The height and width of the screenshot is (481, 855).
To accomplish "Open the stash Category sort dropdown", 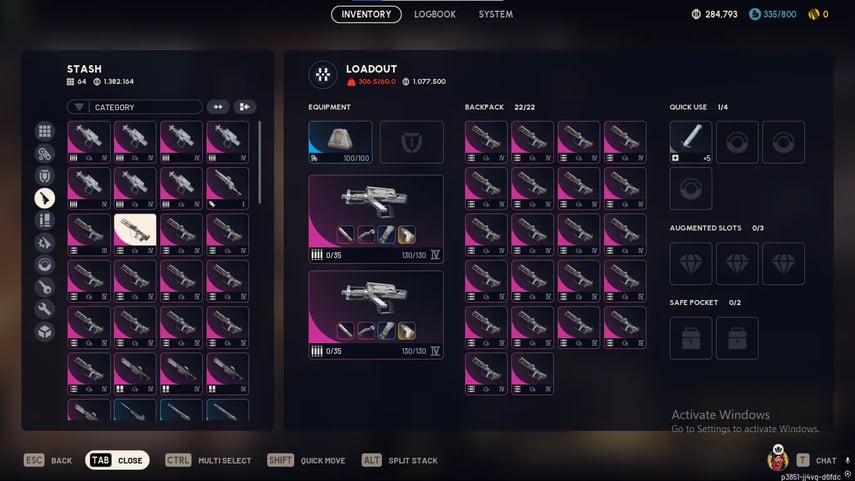I will coord(135,107).
